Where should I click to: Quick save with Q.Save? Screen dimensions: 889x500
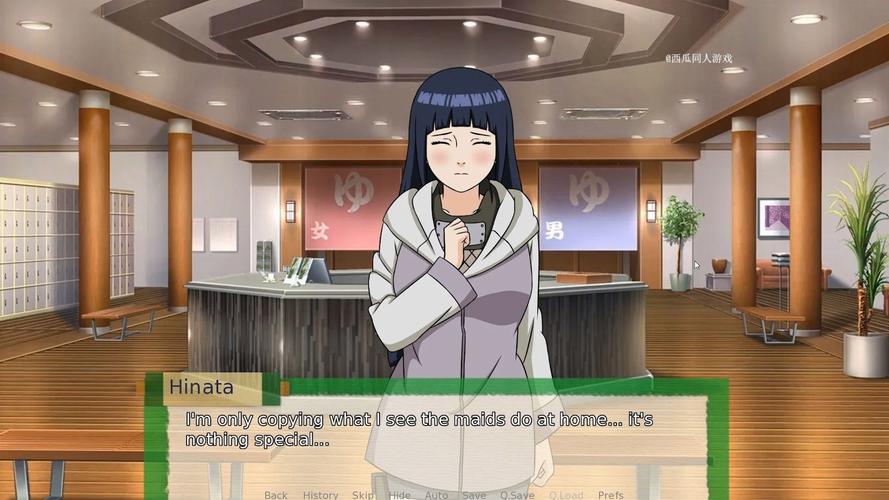pos(517,495)
